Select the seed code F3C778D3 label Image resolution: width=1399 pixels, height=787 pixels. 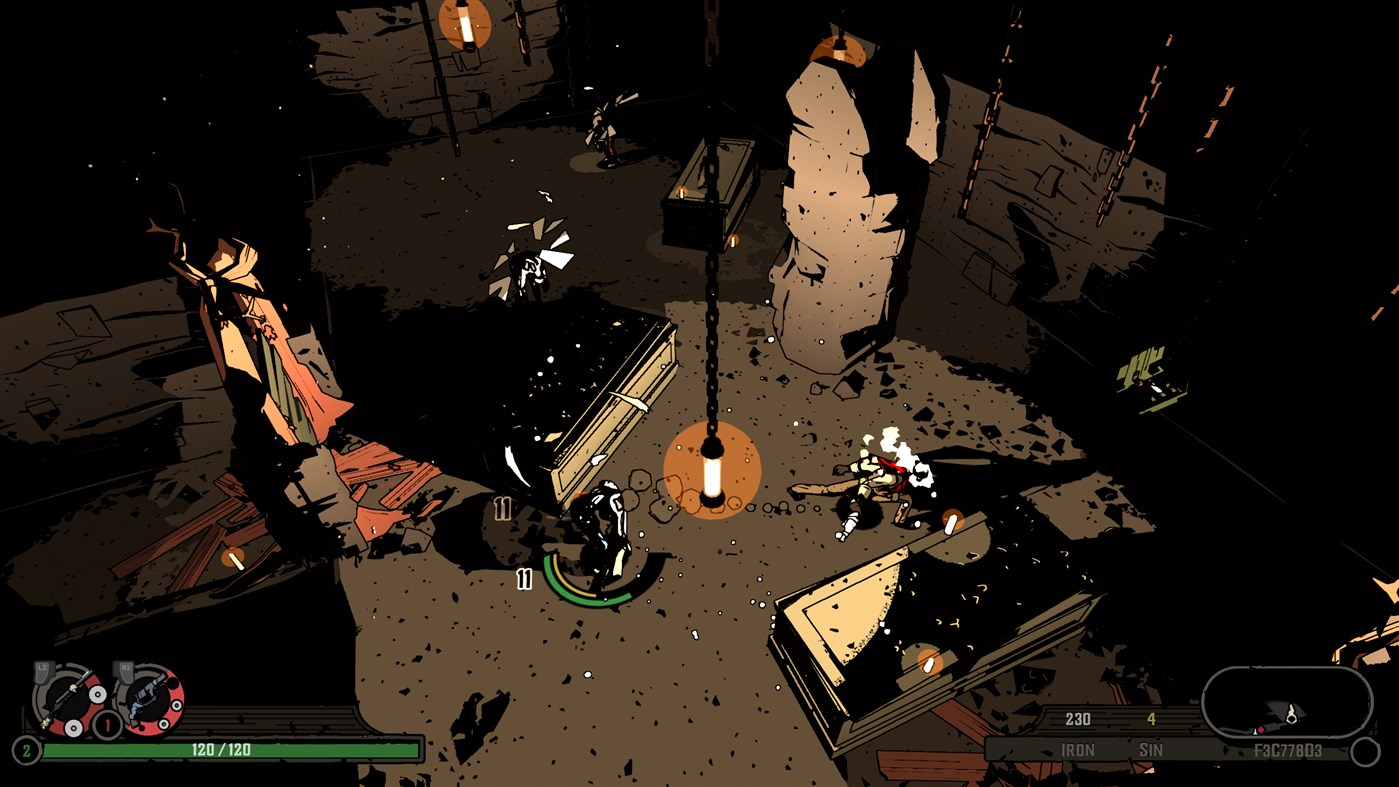point(1287,751)
